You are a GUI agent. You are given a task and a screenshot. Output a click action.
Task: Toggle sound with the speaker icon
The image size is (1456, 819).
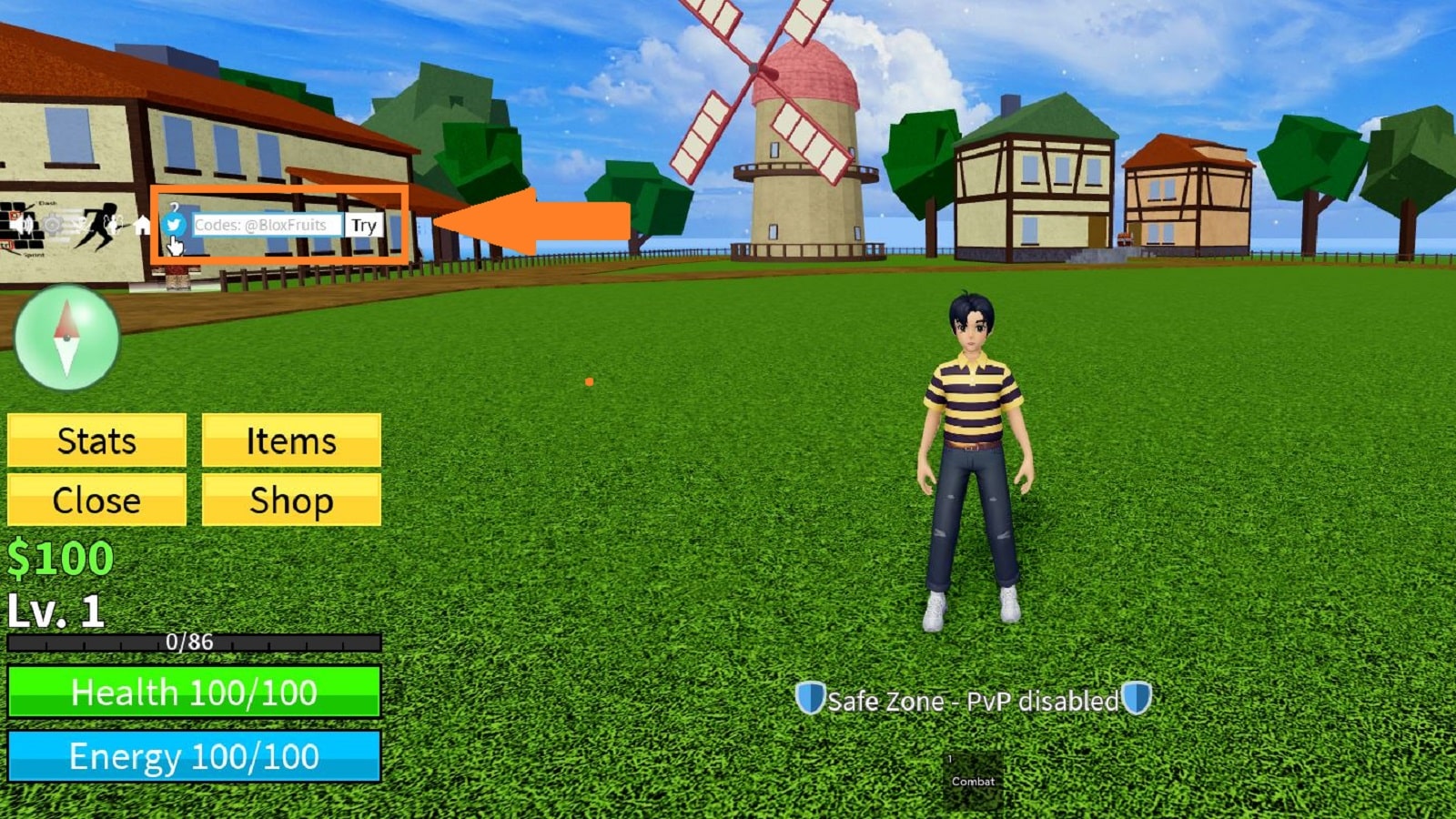tap(23, 224)
